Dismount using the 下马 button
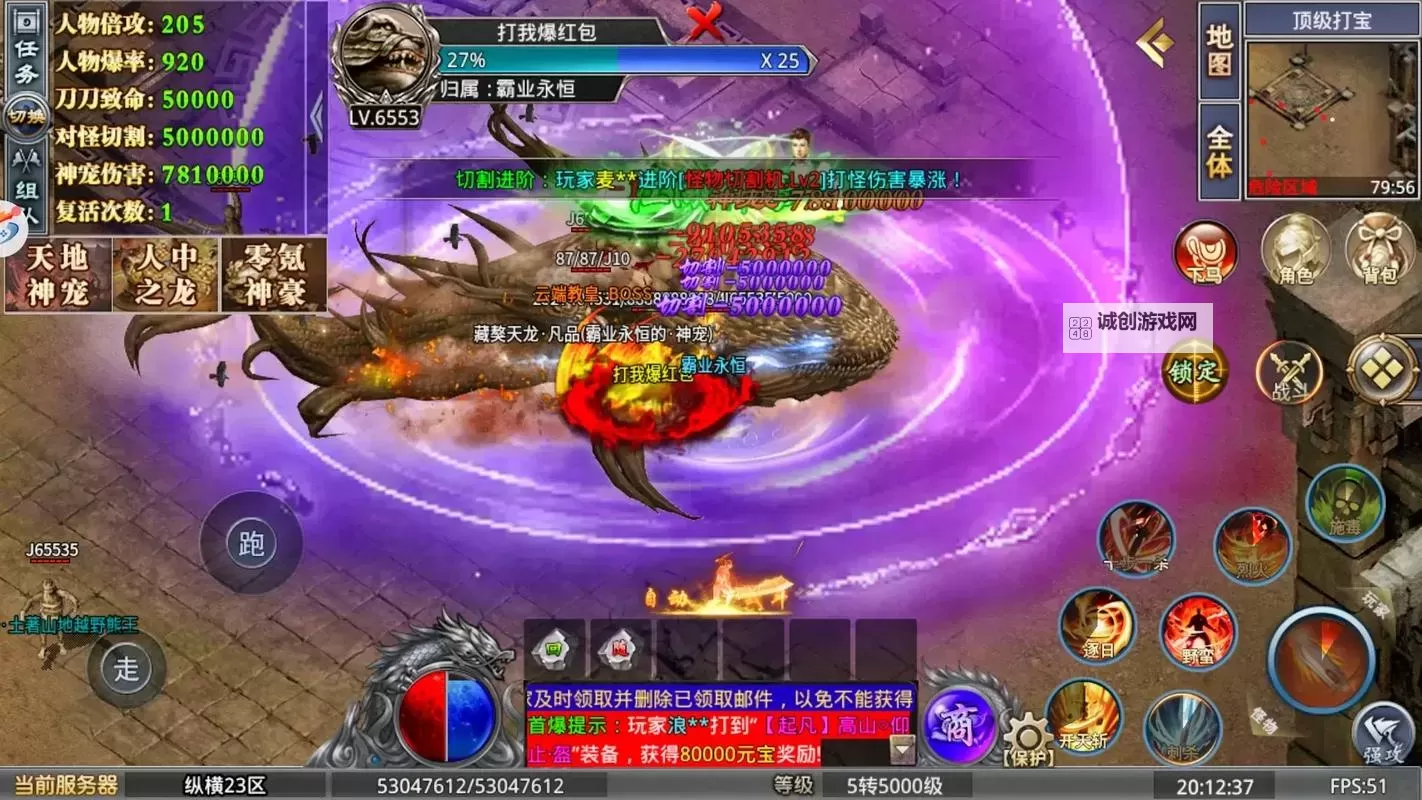The height and width of the screenshot is (800, 1422). (x=1205, y=252)
